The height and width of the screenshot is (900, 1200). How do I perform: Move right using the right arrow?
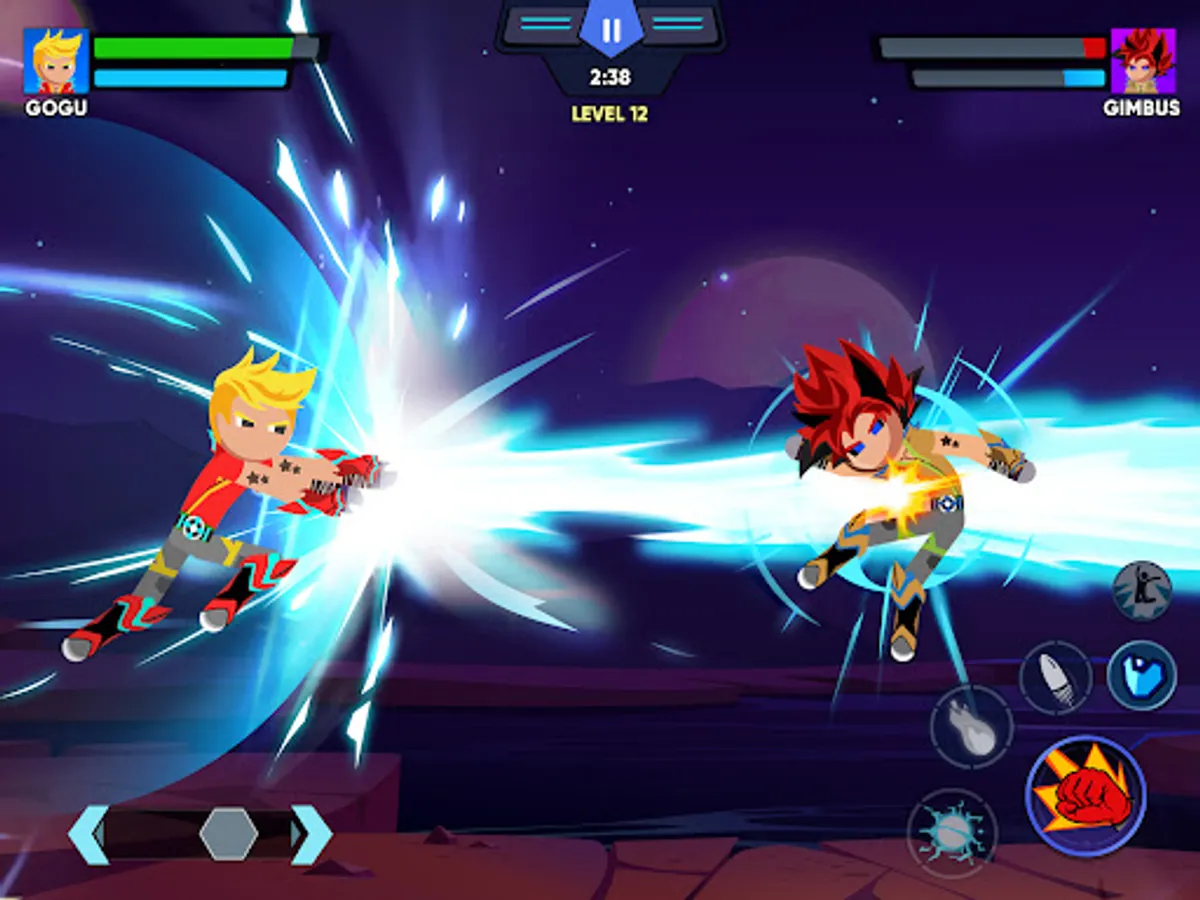(311, 834)
